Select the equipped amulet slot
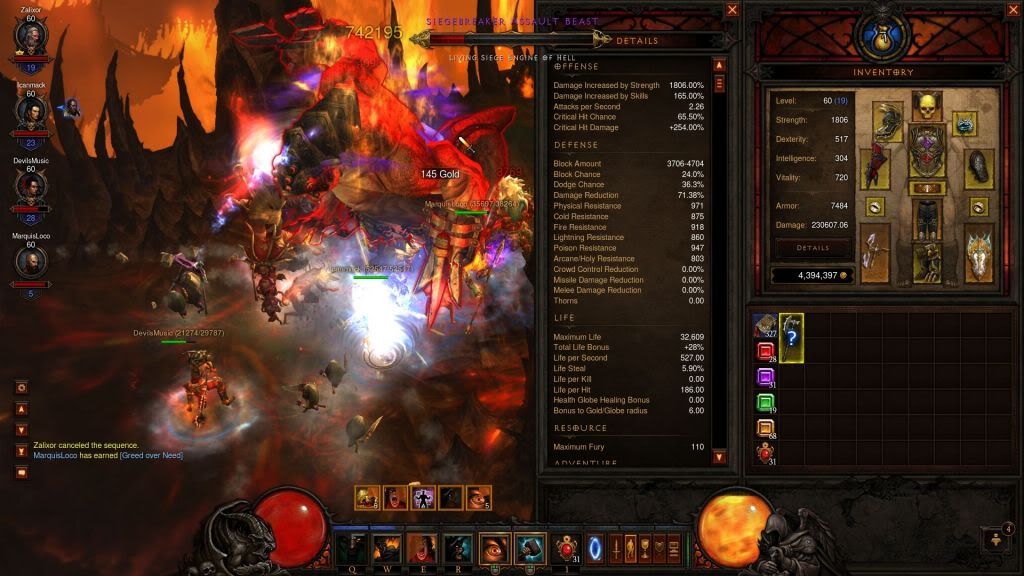Viewport: 1024px width, 576px height. pyautogui.click(x=964, y=123)
